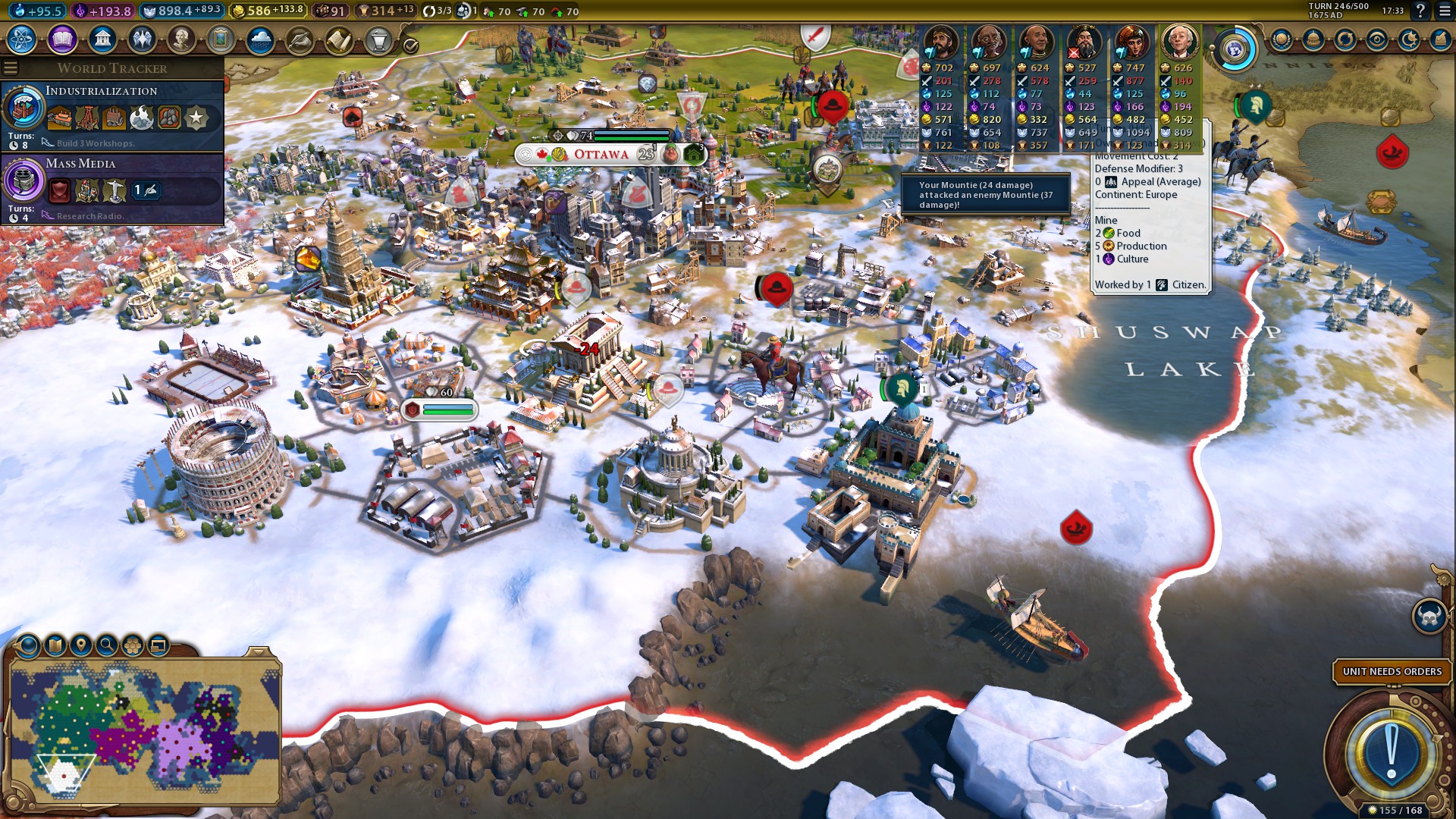Open the civics tree book icon
Image resolution: width=1456 pixels, height=819 pixels.
click(x=62, y=39)
